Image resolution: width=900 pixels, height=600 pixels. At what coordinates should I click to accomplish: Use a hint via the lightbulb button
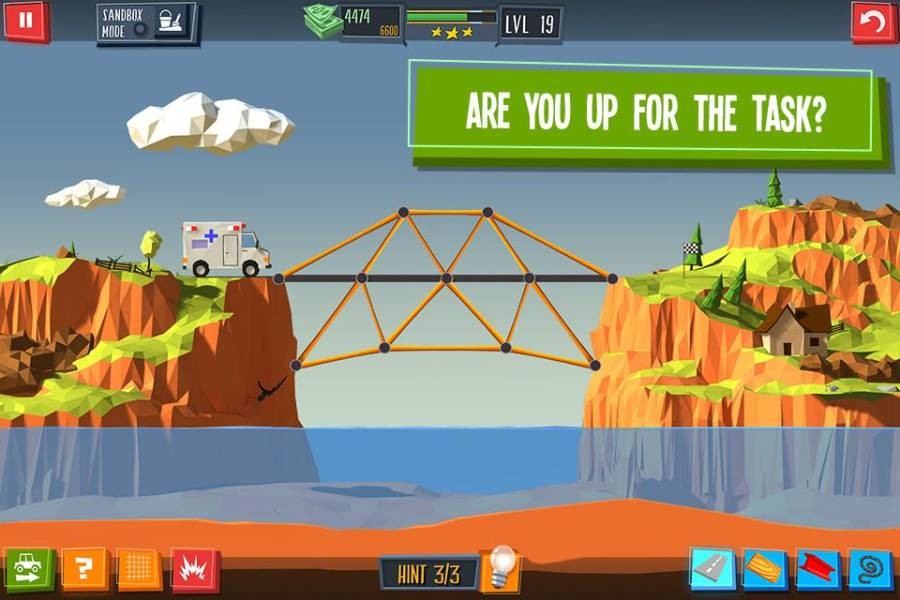(x=500, y=568)
